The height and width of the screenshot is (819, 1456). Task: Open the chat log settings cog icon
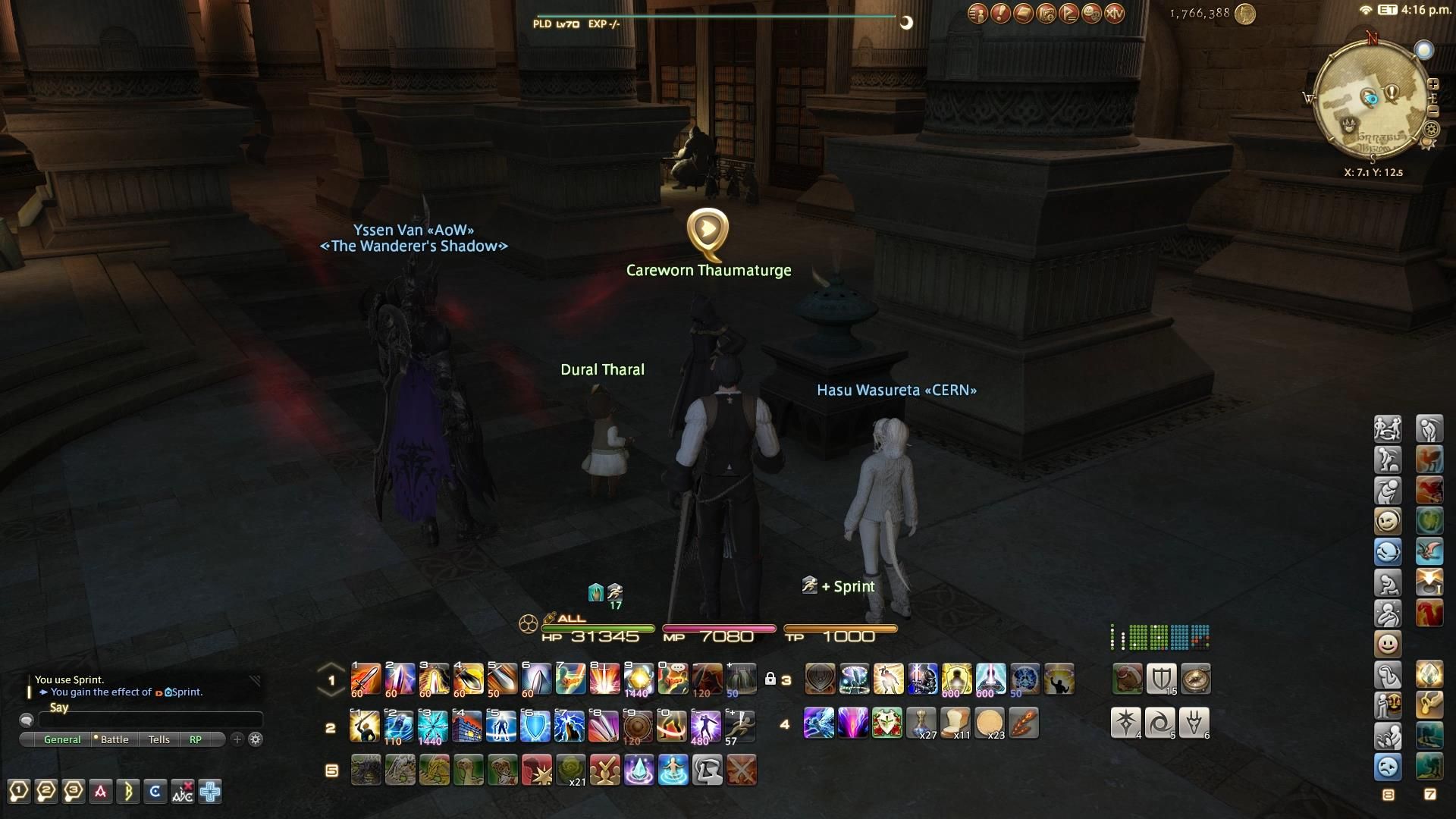(256, 740)
